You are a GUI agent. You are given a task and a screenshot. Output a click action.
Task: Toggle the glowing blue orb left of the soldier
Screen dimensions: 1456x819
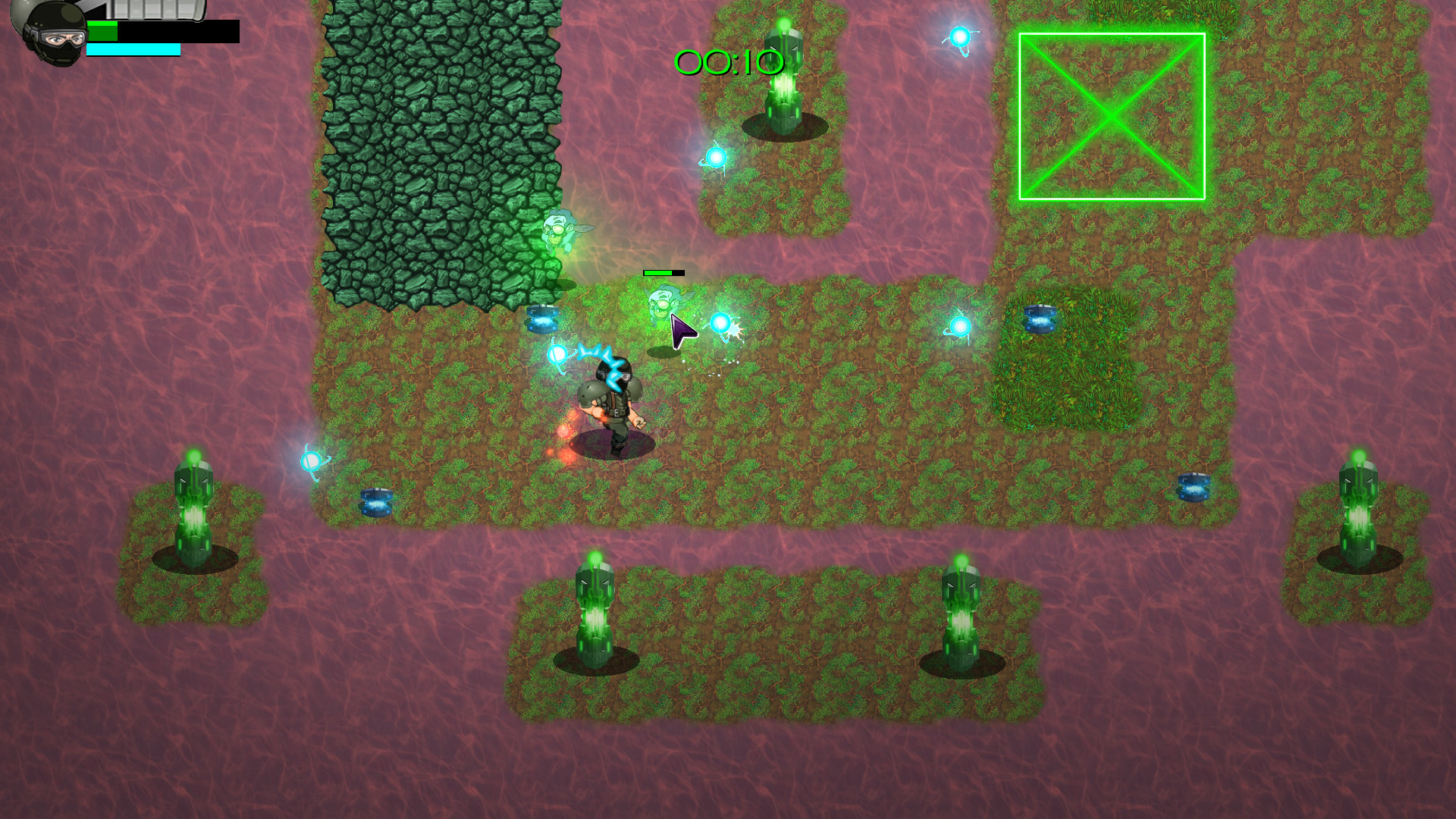(x=557, y=353)
